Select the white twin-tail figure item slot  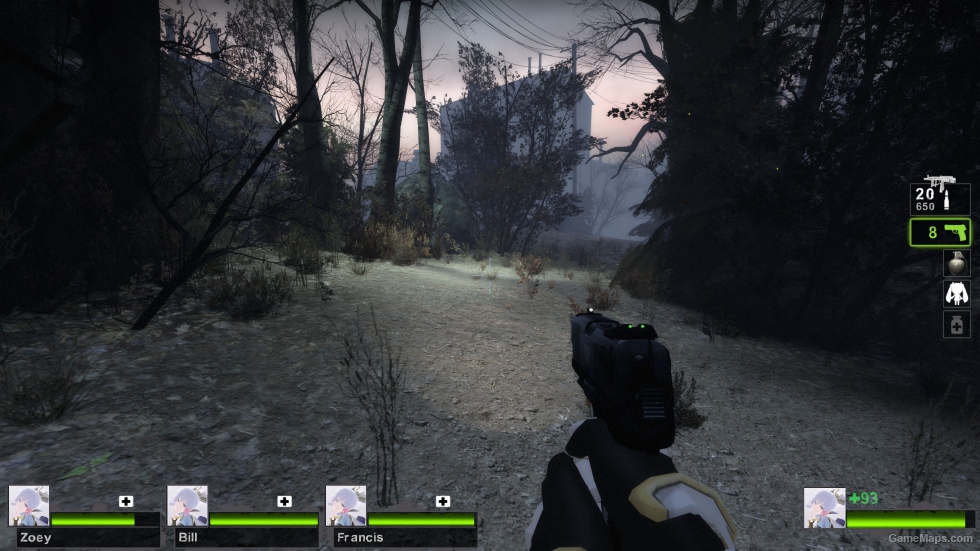pyautogui.click(x=956, y=294)
